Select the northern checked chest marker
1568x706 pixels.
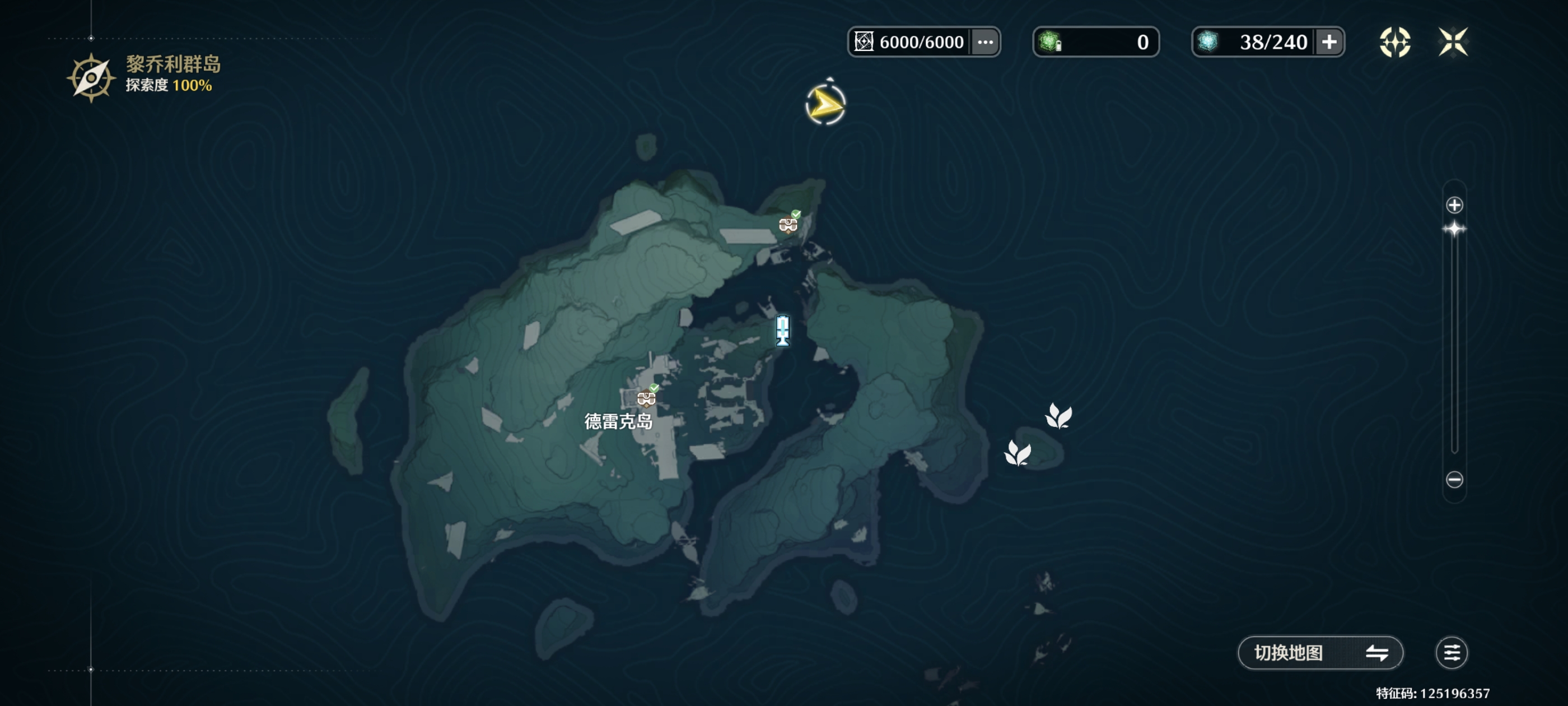tap(788, 224)
